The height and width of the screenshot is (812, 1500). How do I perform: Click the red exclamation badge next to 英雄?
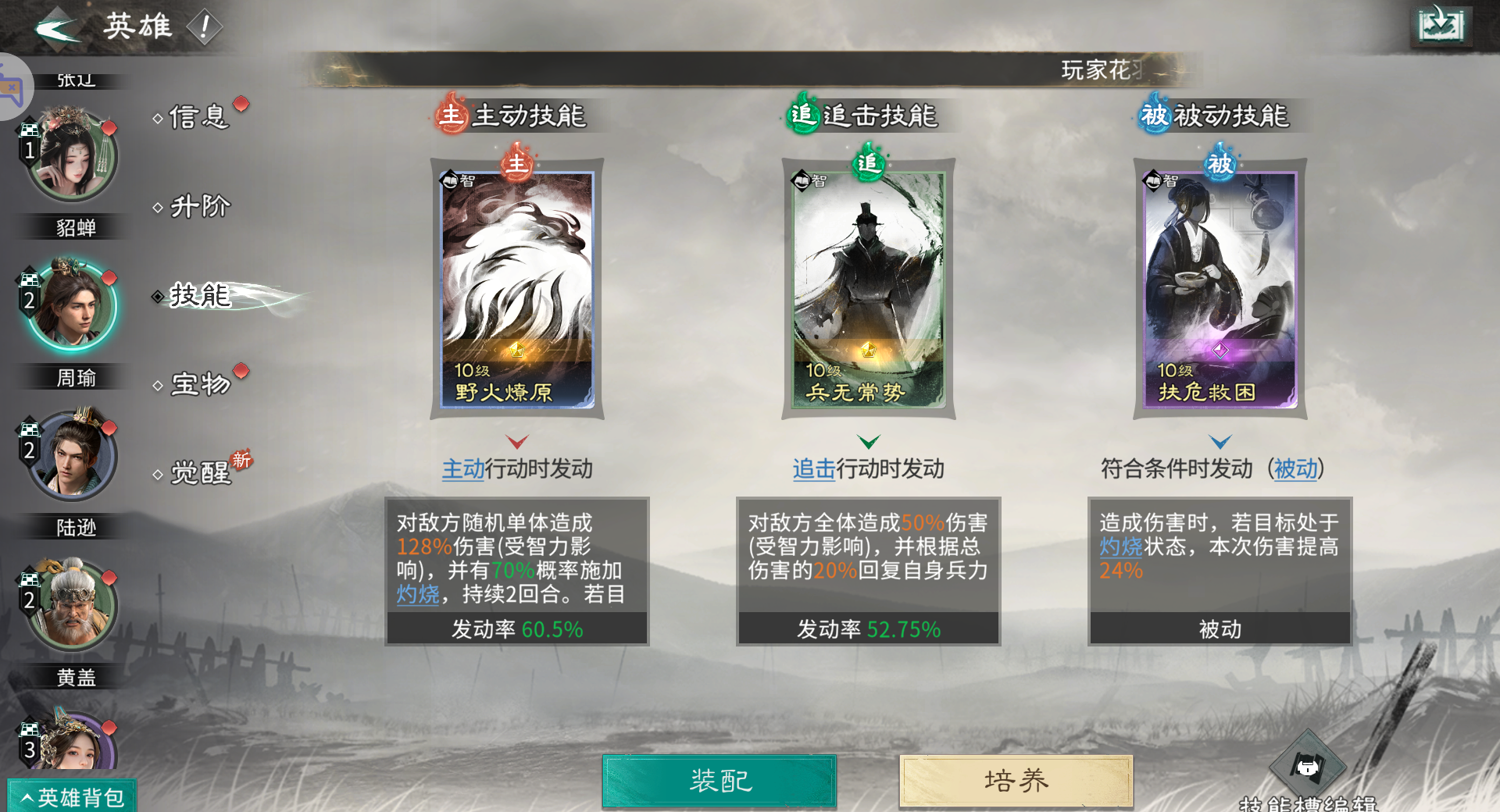[x=204, y=26]
